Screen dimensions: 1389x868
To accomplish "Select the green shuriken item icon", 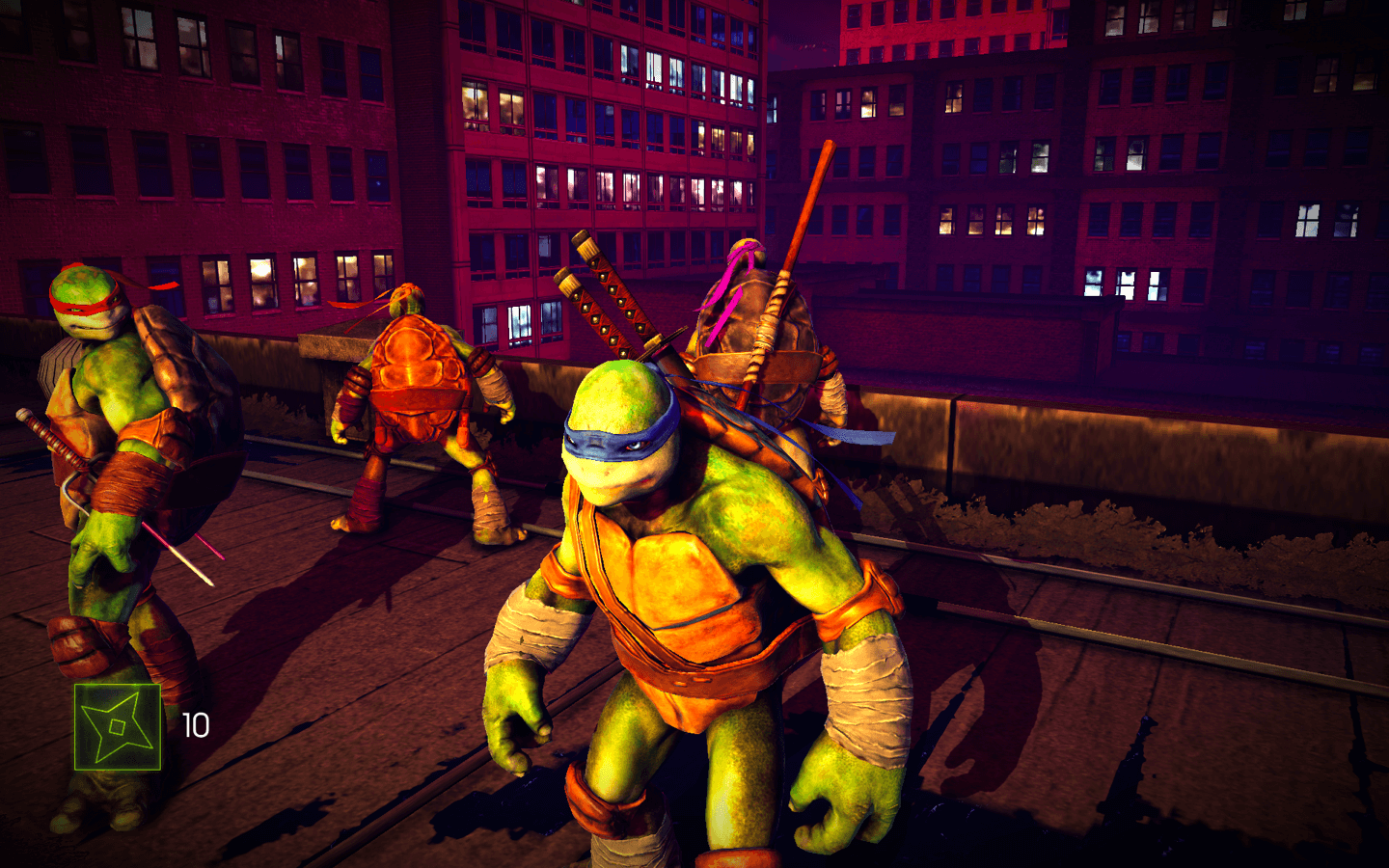I will coord(118,727).
